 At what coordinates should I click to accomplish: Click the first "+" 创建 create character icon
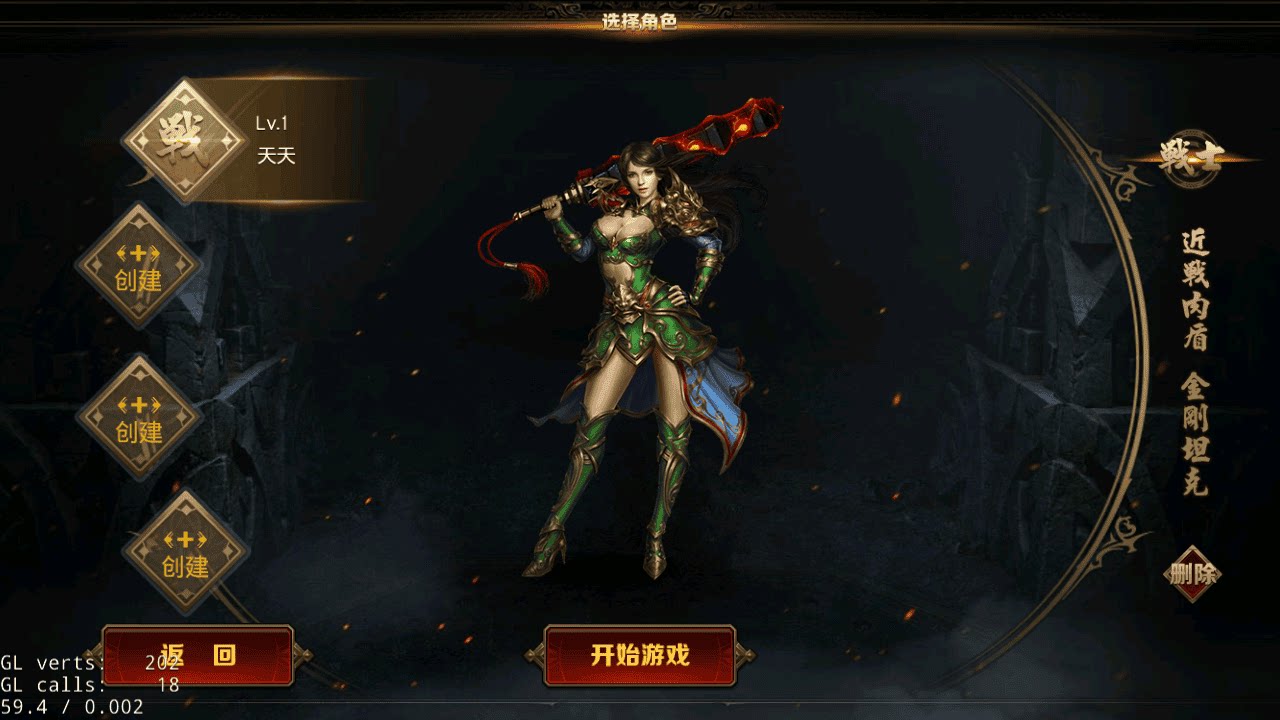(140, 265)
